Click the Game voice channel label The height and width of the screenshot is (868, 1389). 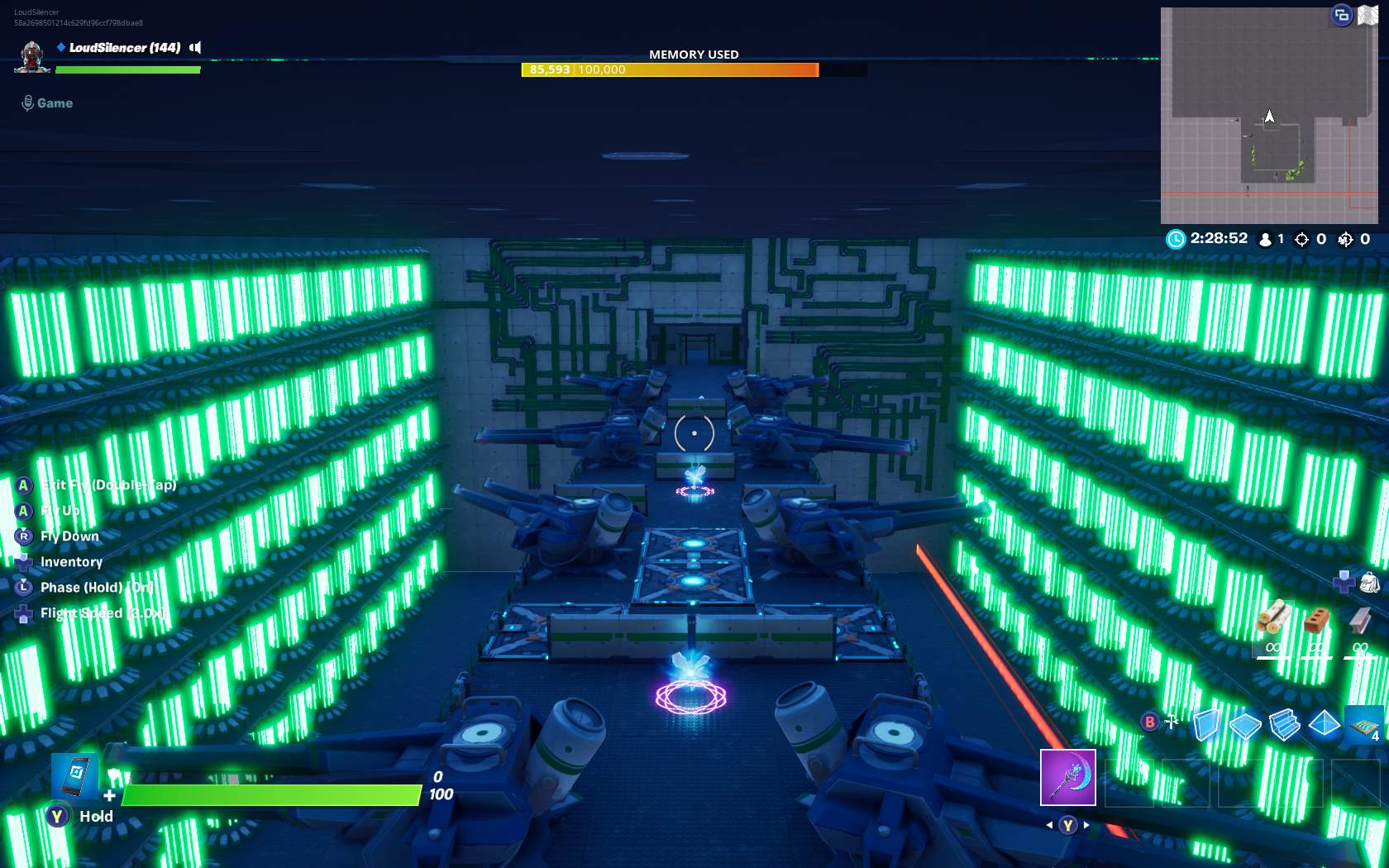(x=55, y=103)
